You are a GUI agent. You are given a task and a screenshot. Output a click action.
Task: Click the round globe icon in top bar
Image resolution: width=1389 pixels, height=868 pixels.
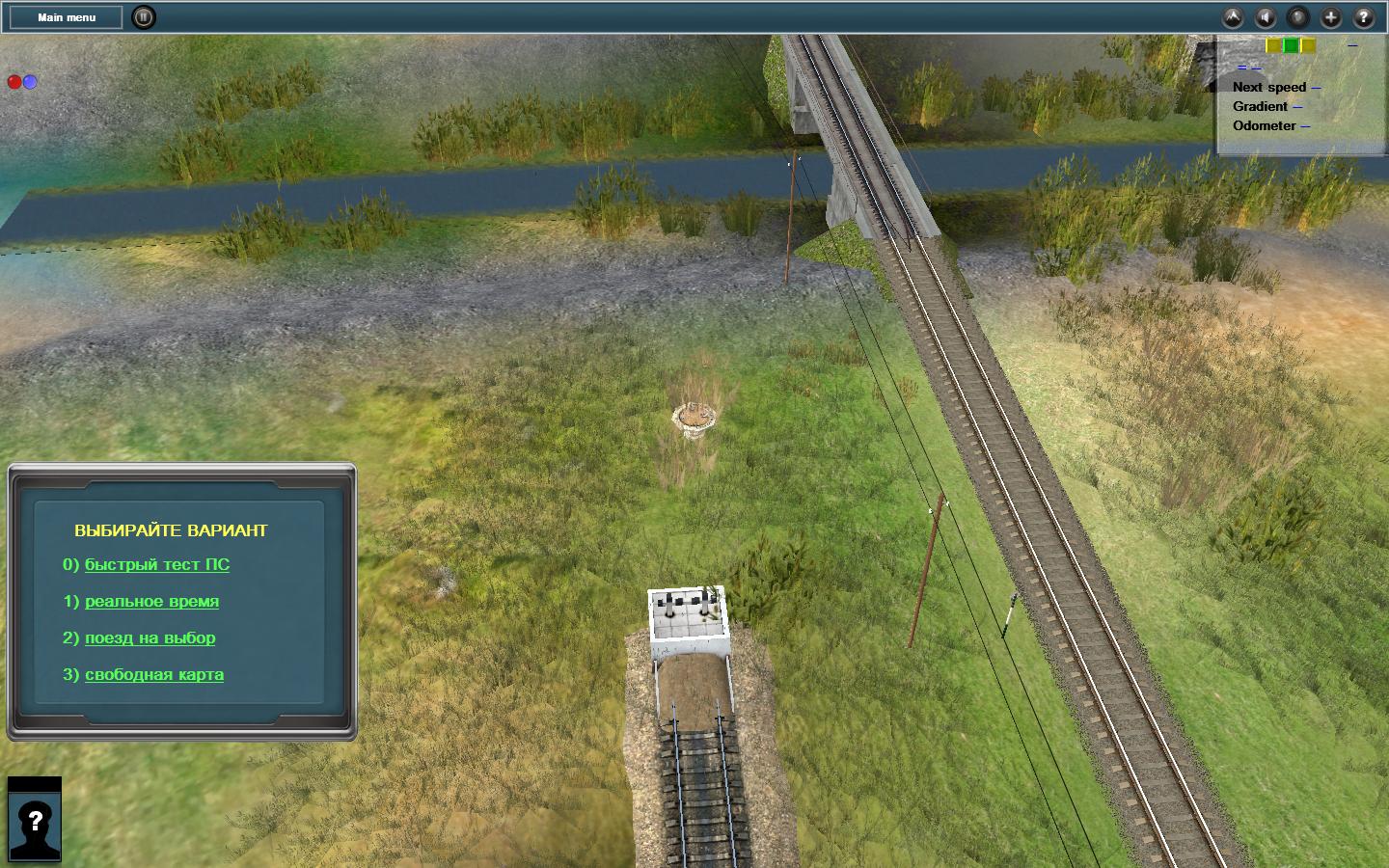pyautogui.click(x=1298, y=17)
